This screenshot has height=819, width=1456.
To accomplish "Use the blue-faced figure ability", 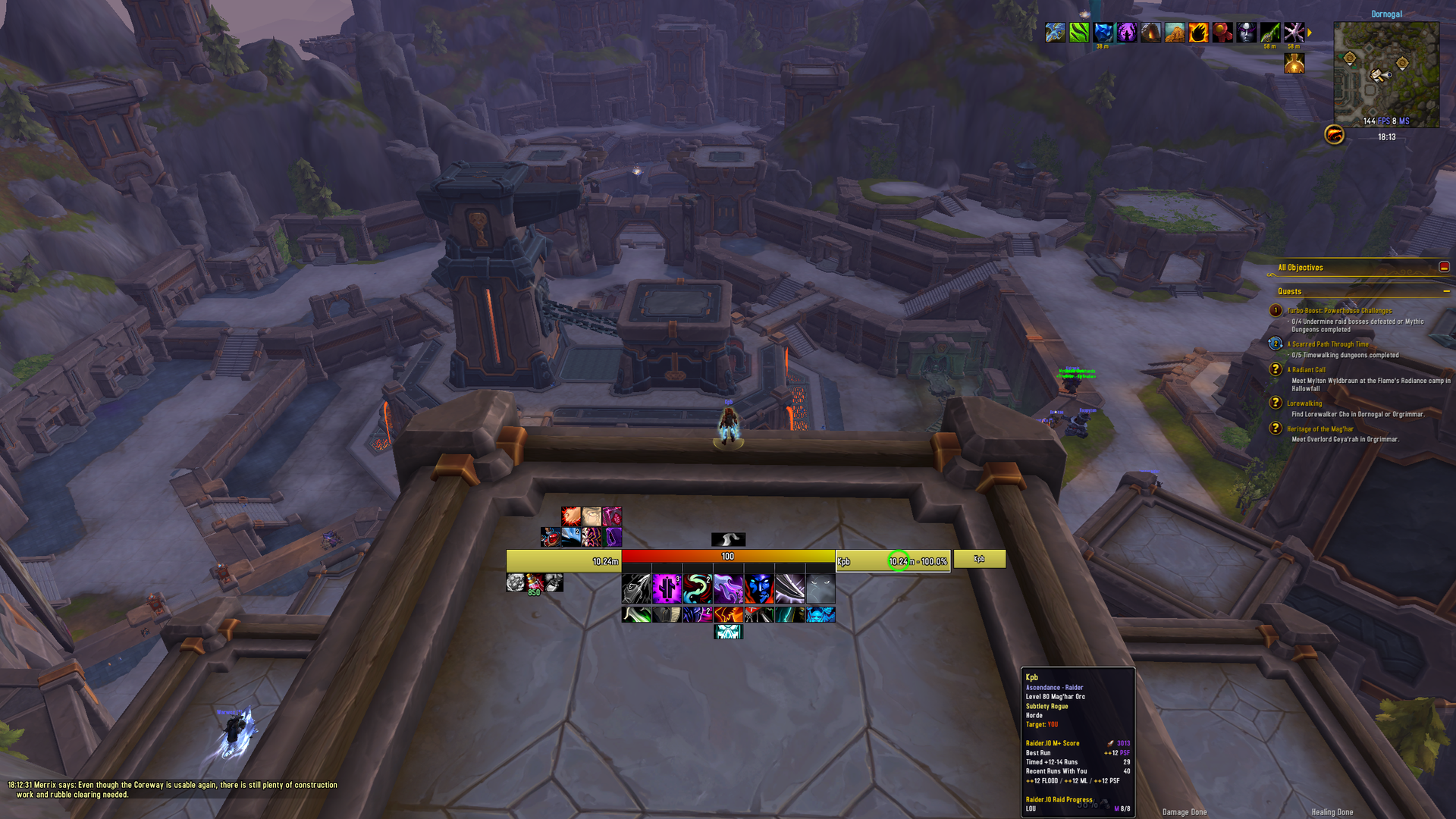I will (x=758, y=588).
